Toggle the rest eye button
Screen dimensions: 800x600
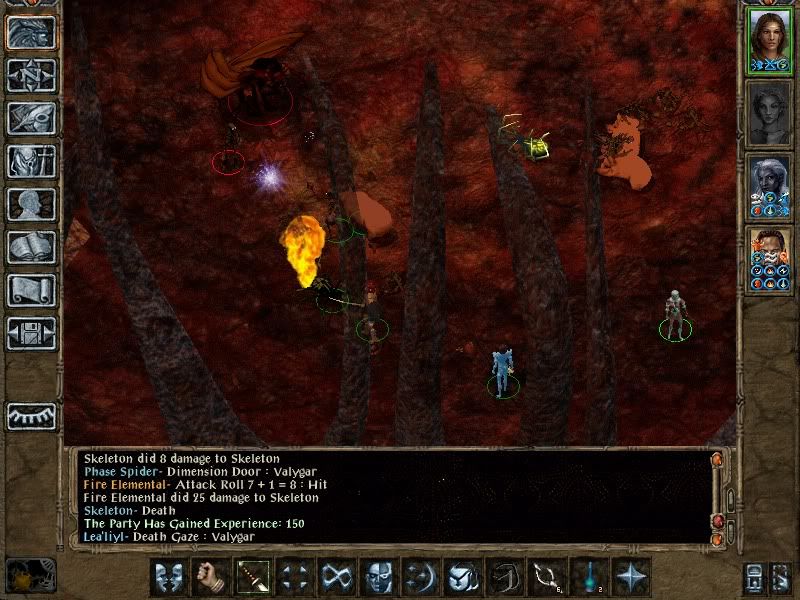(31, 416)
